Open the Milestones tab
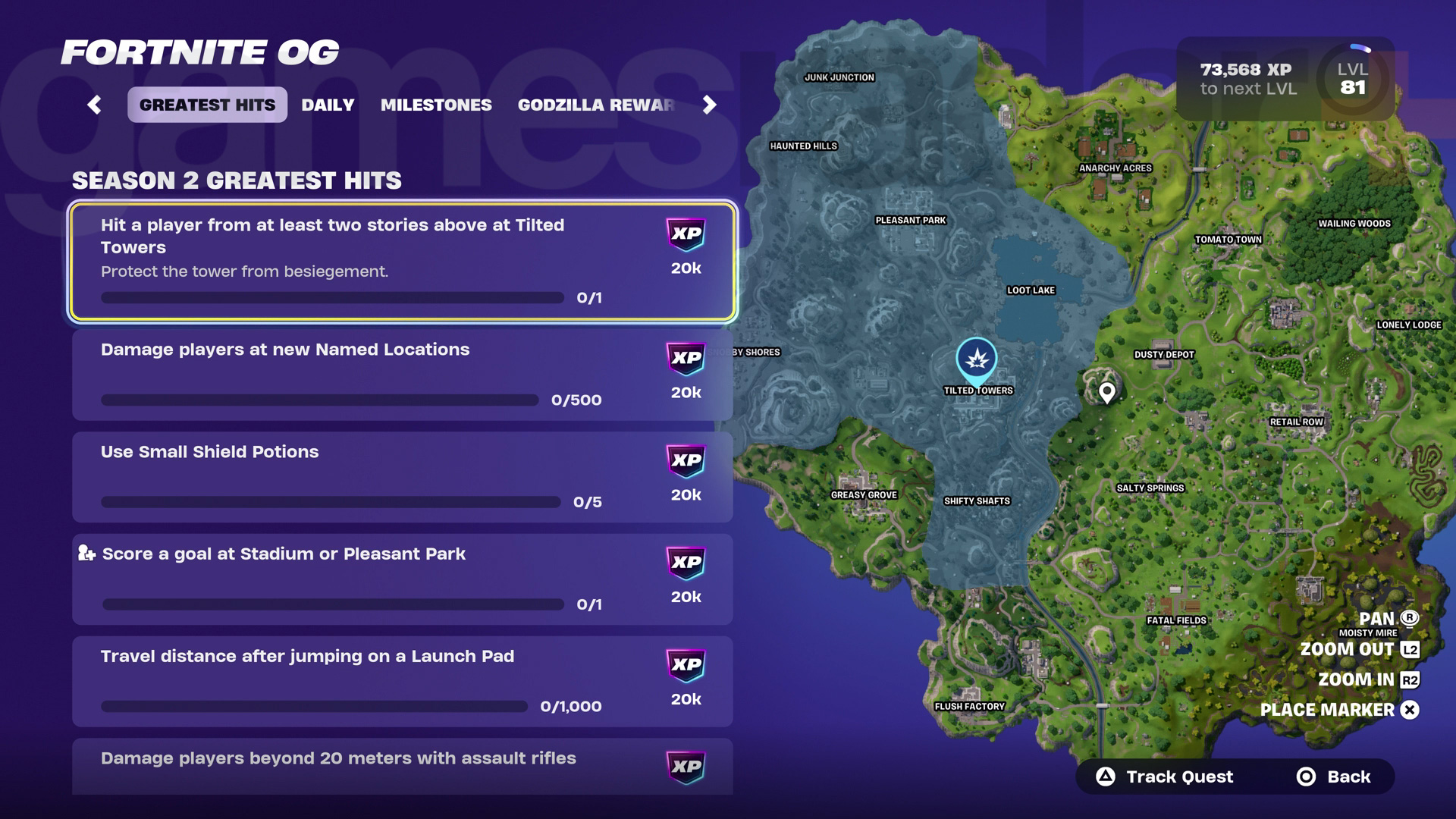The width and height of the screenshot is (1456, 819). (x=435, y=105)
